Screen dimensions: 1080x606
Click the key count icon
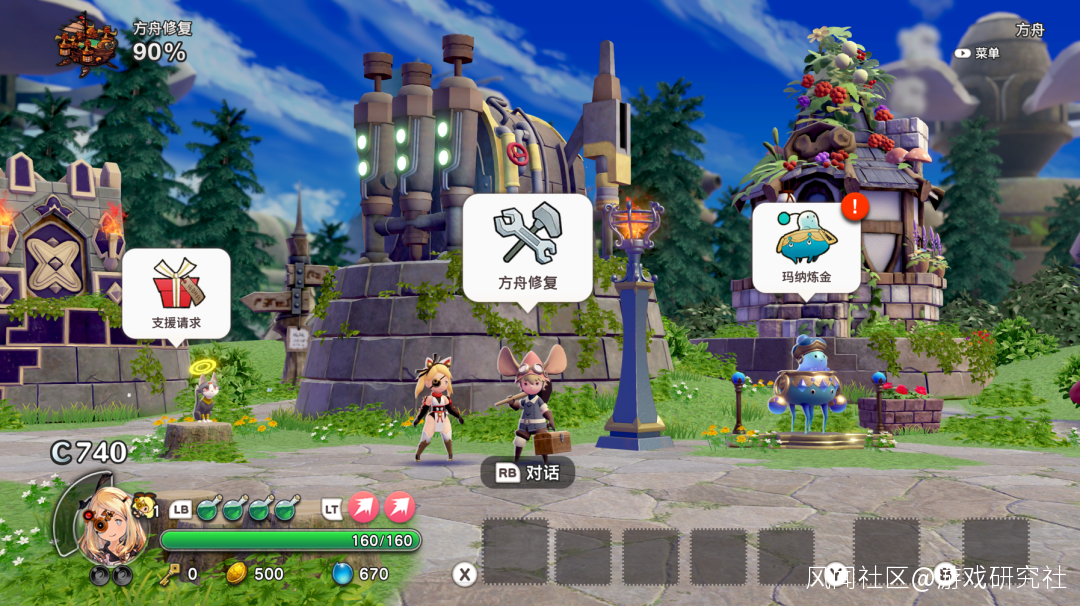pyautogui.click(x=168, y=573)
